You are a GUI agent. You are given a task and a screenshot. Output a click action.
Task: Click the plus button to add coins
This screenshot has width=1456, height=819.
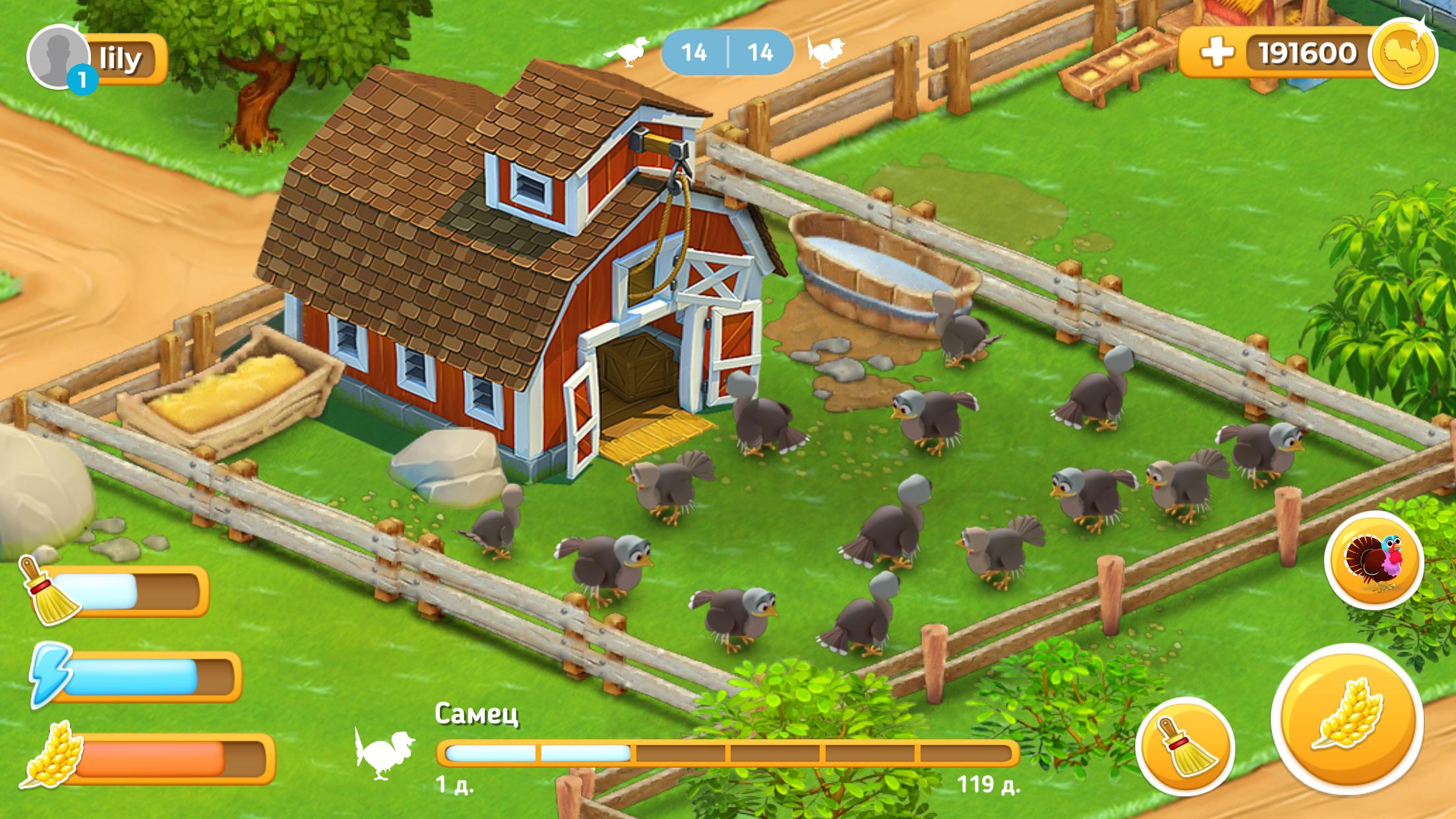(1217, 53)
